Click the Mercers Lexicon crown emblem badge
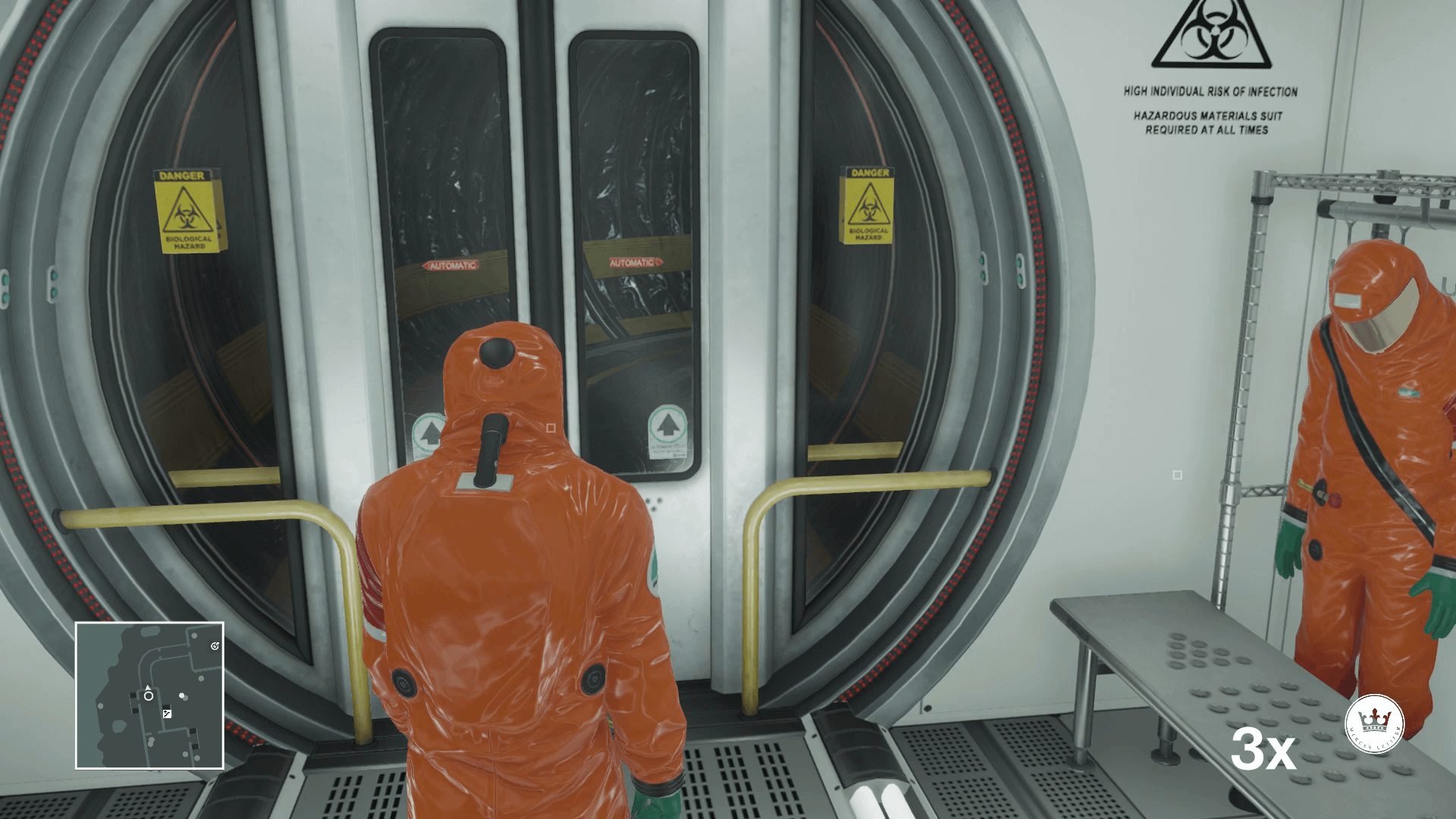 [1376, 723]
